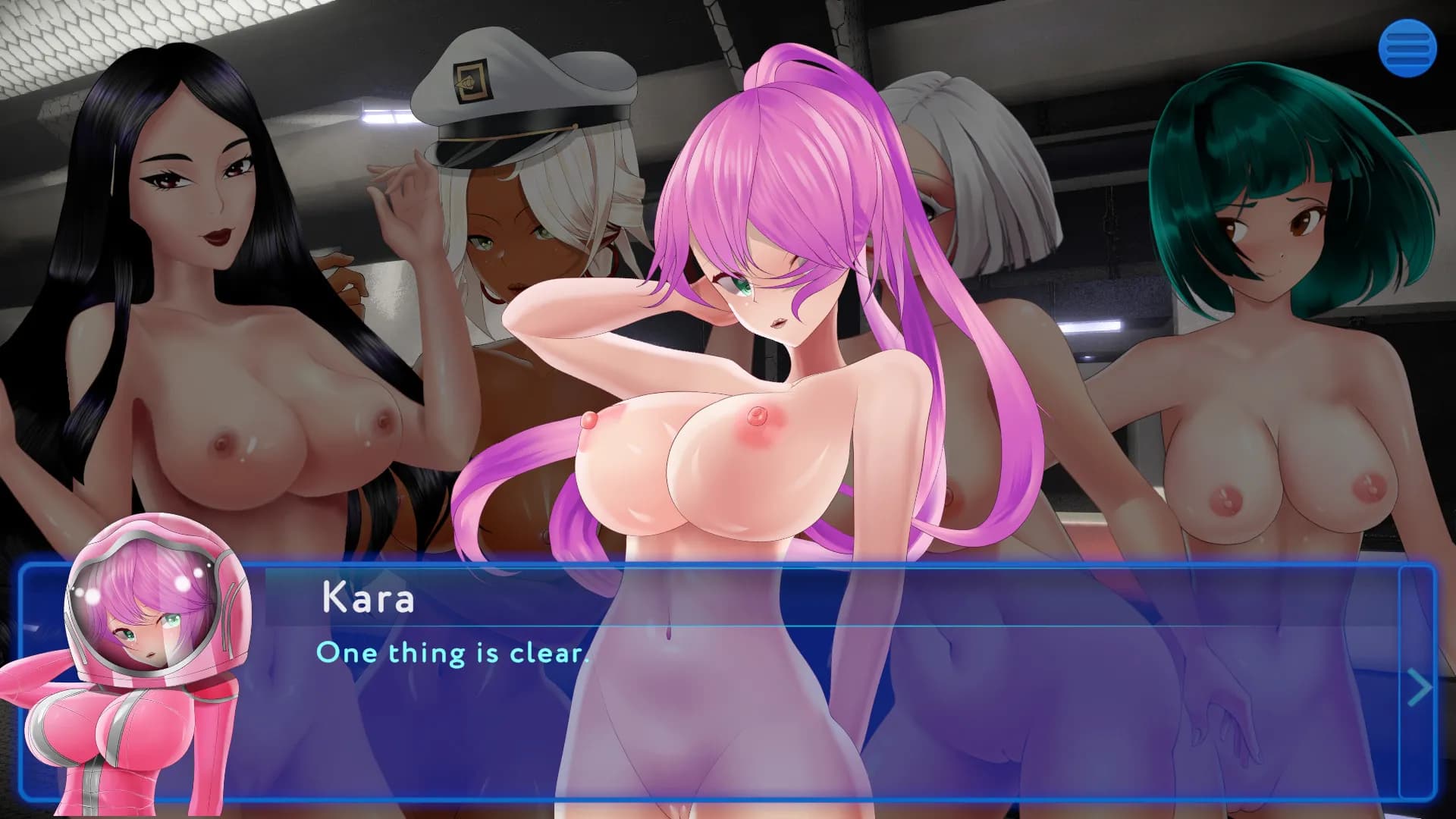Tap the speaker name area of the textbox
The image size is (1456, 819).
(368, 599)
